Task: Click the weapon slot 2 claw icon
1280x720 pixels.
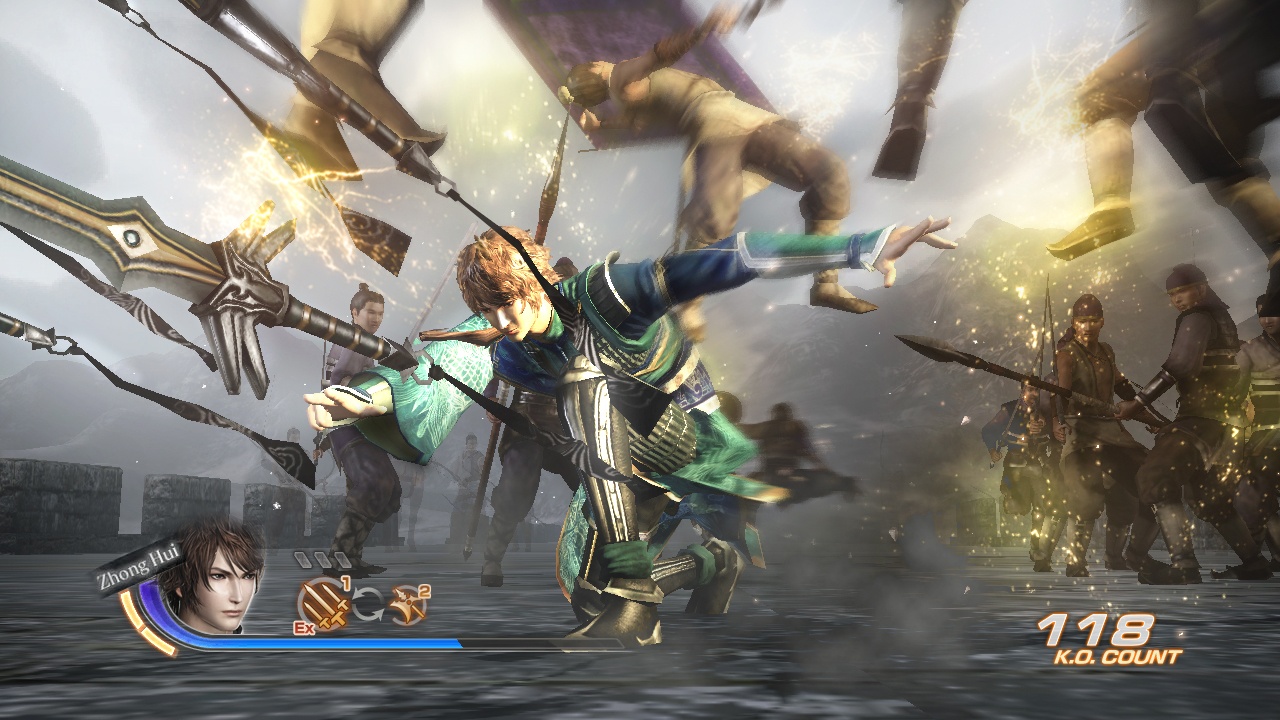Action: 406,604
